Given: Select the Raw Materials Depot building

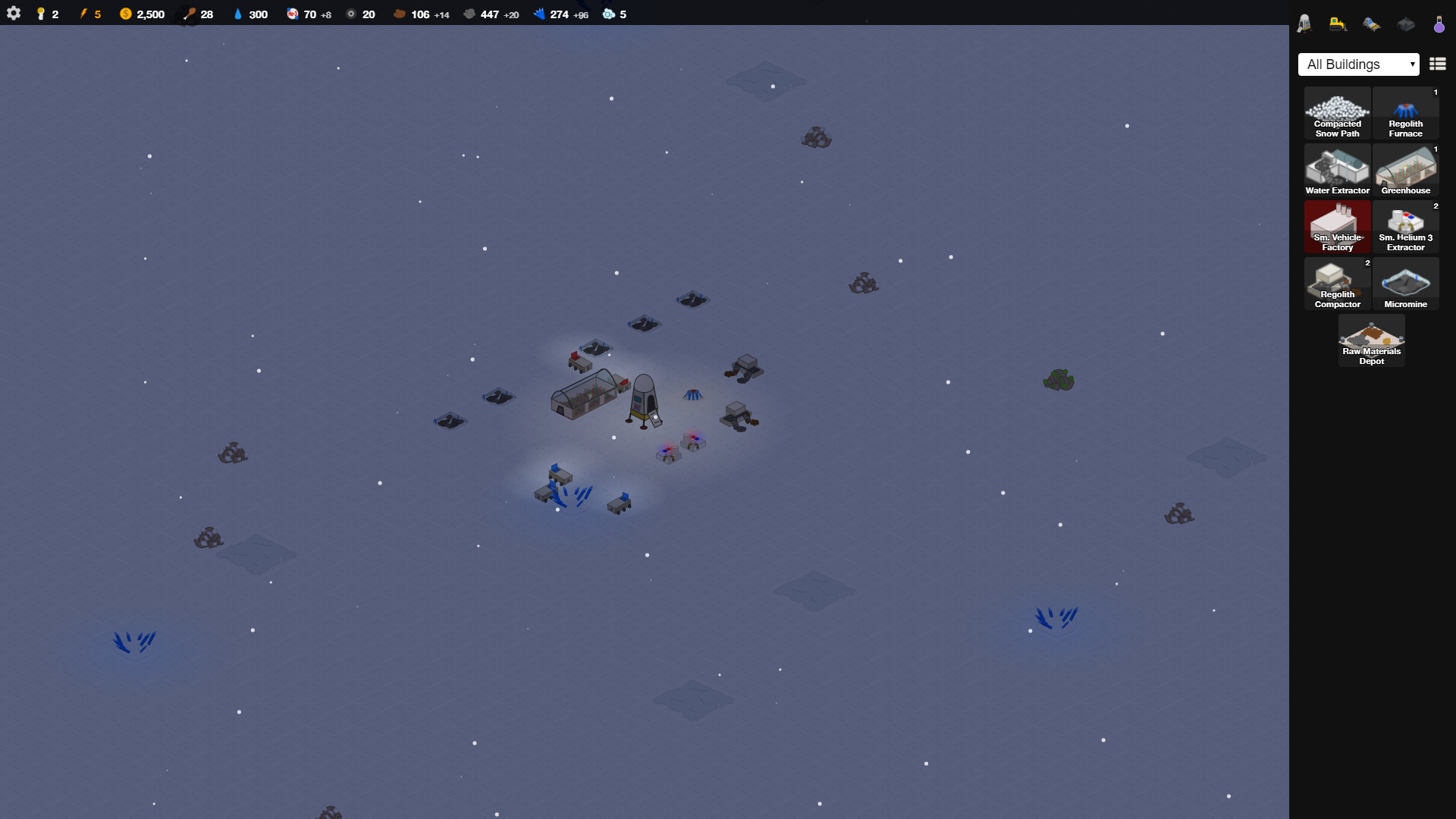Looking at the screenshot, I should (x=1370, y=340).
